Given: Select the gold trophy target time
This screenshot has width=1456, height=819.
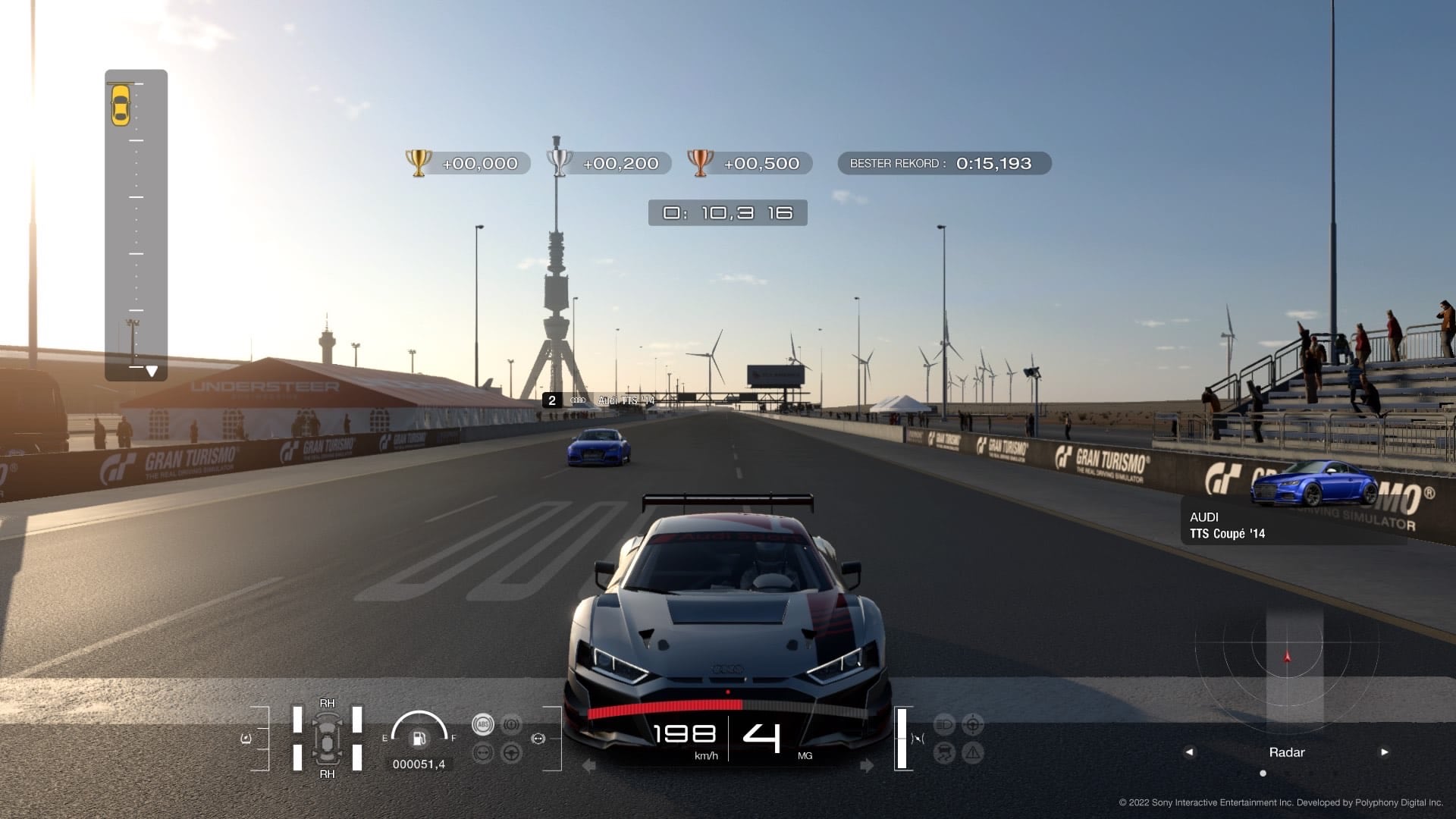Looking at the screenshot, I should 464,163.
